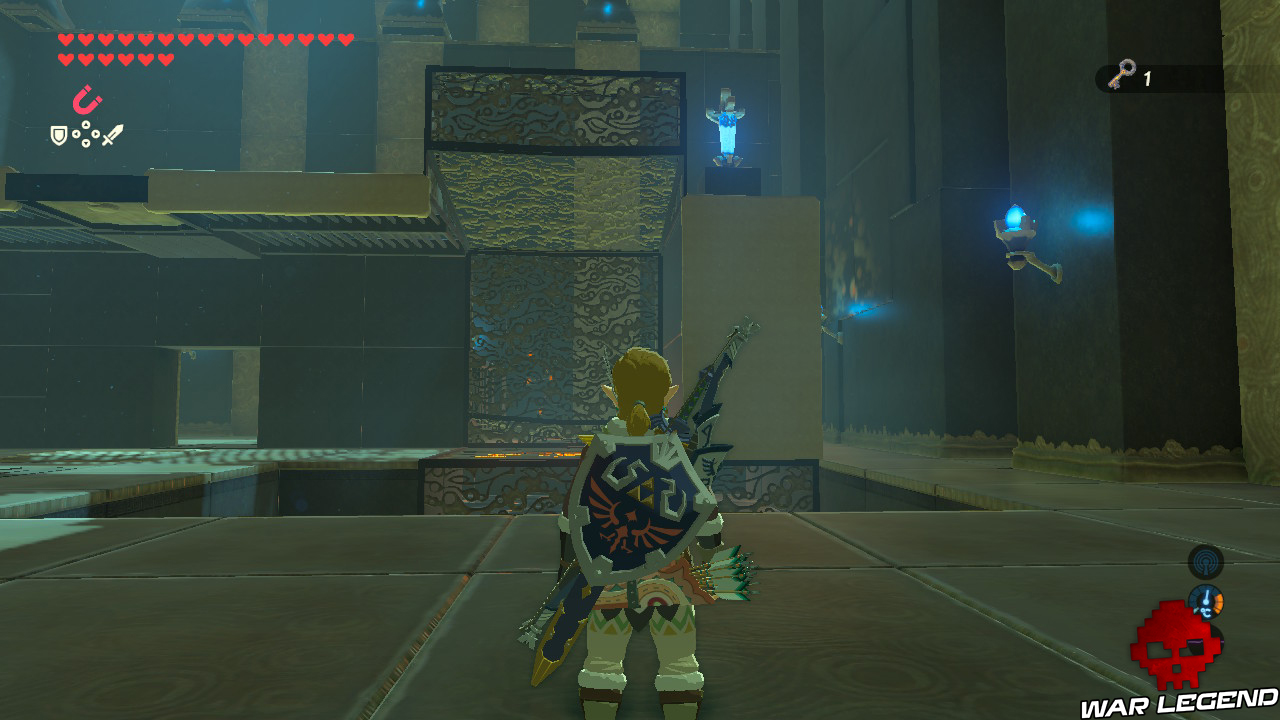Select the Magnesis rune icon
1280x720 pixels.
click(85, 99)
